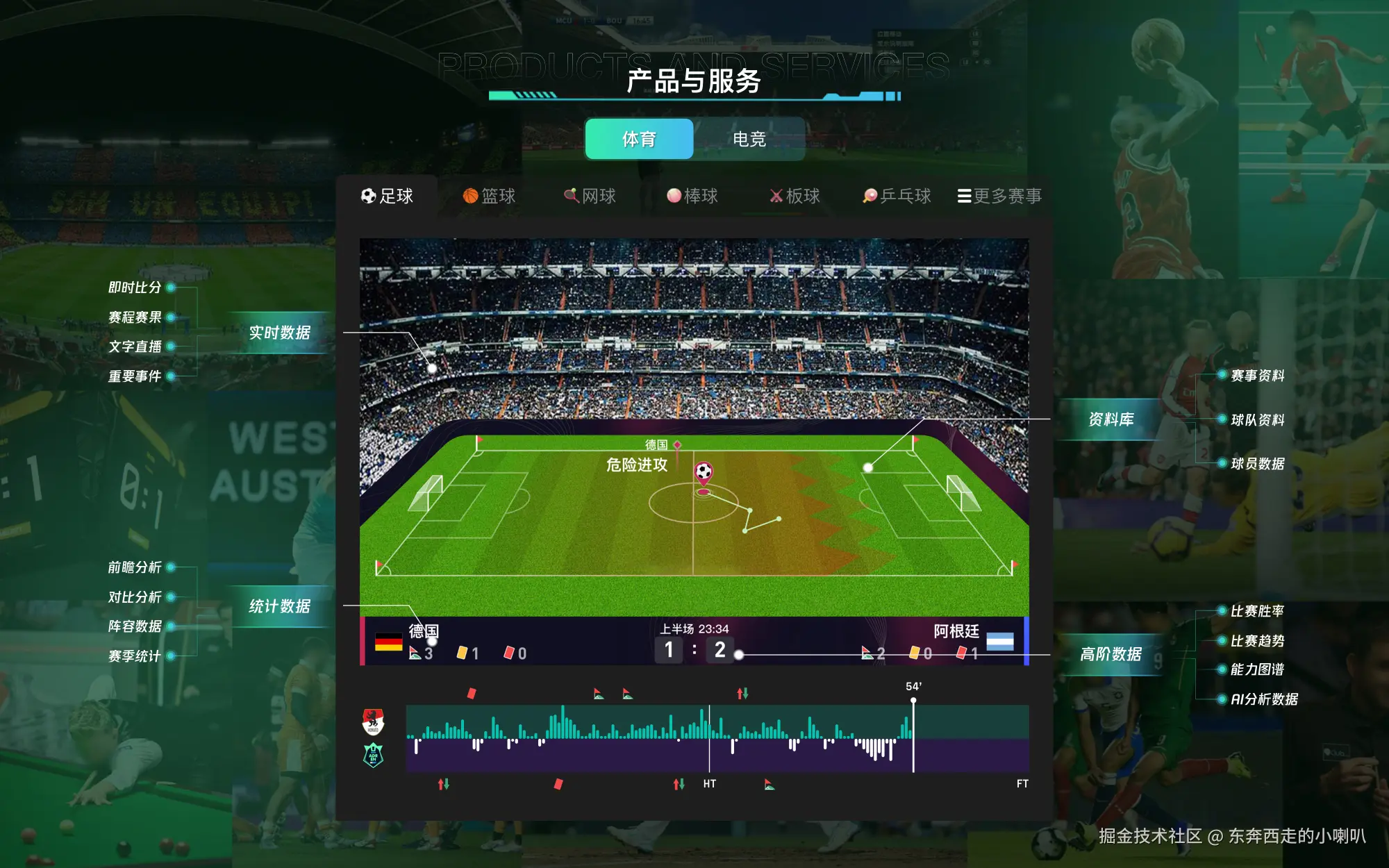Select the 体育 sports tab
Image resolution: width=1389 pixels, height=868 pixels.
(x=639, y=140)
